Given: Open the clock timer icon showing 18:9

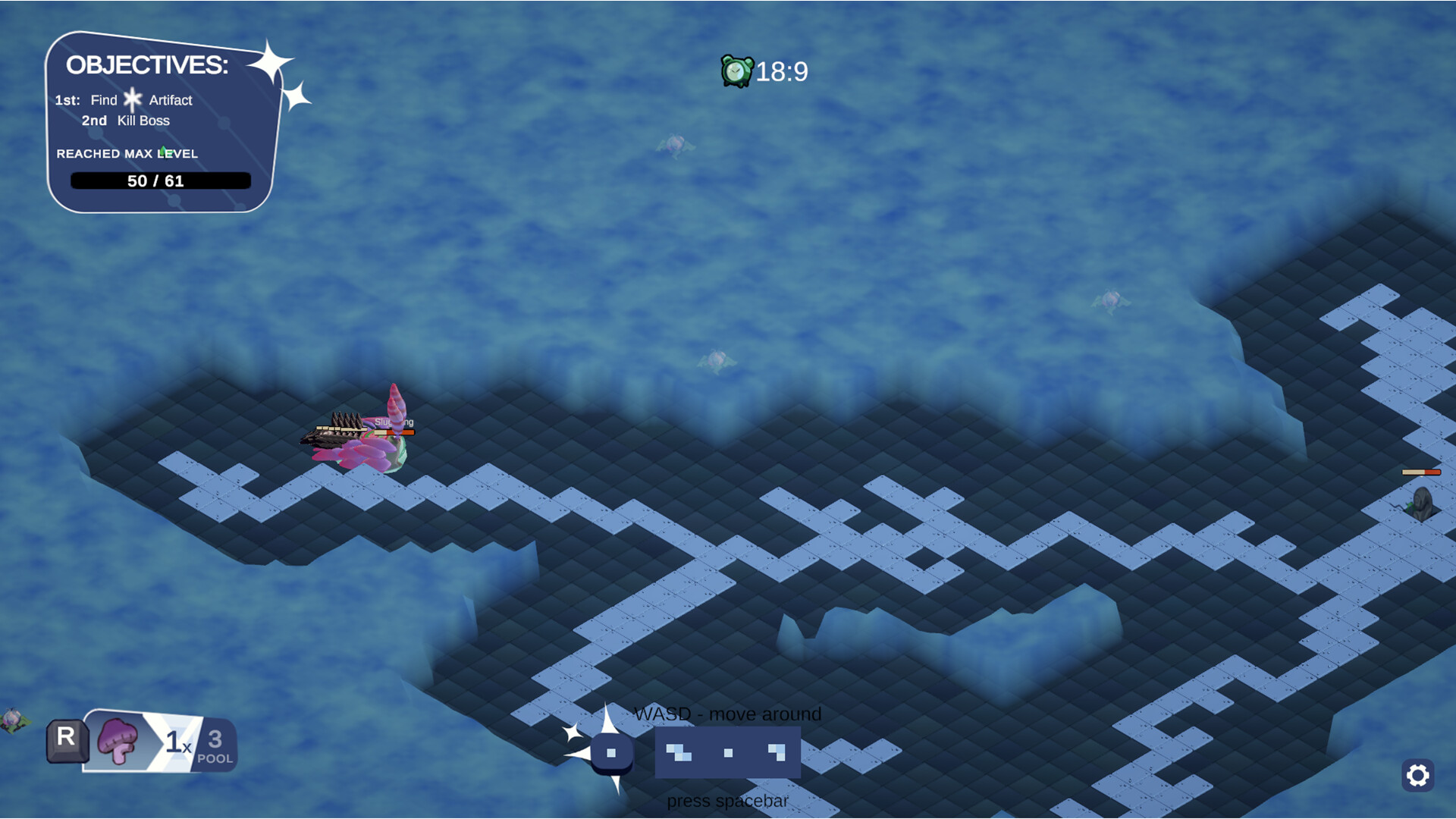Looking at the screenshot, I should click(x=736, y=69).
